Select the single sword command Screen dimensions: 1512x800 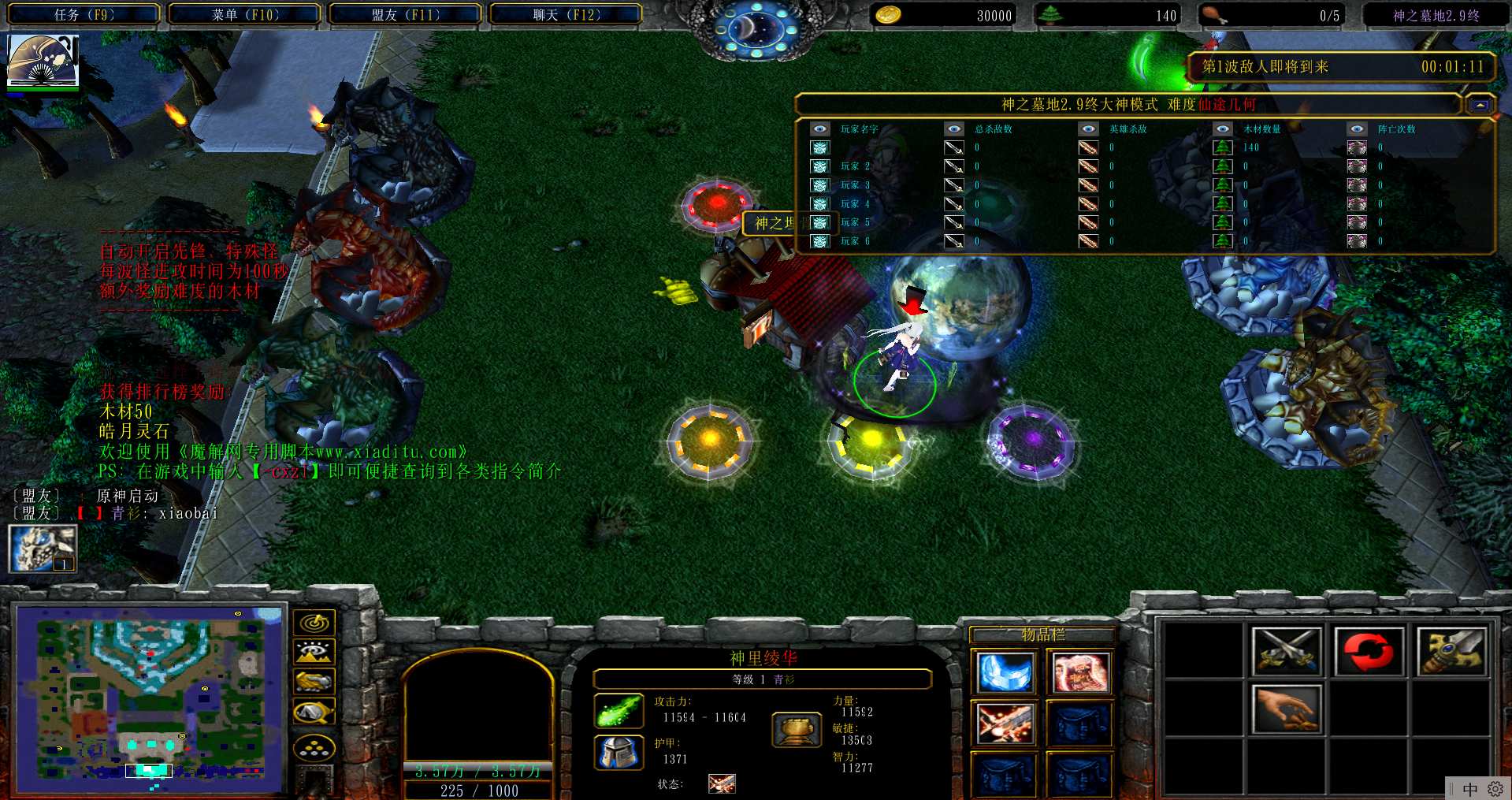click(1451, 652)
